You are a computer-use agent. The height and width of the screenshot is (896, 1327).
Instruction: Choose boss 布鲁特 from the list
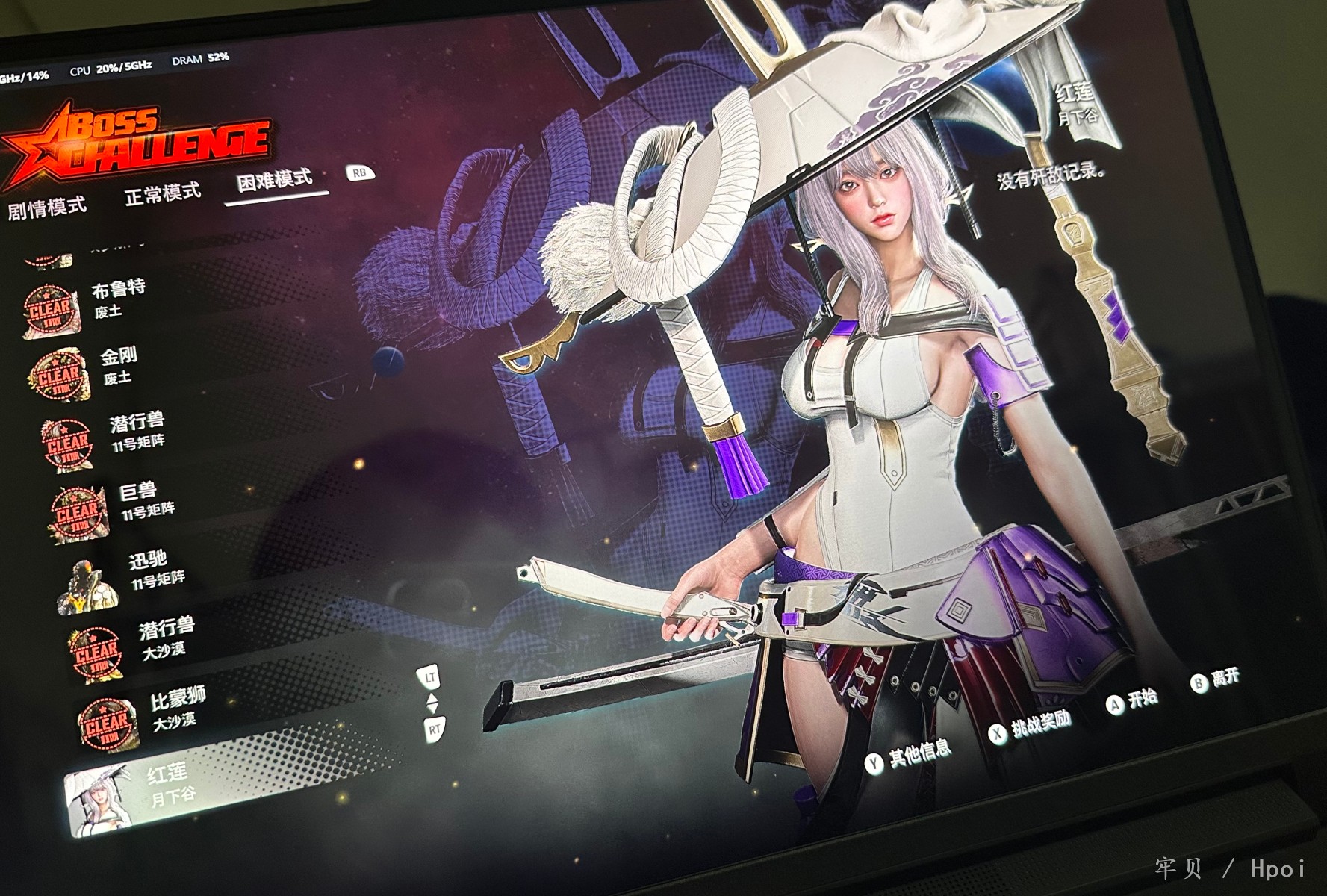[x=118, y=296]
